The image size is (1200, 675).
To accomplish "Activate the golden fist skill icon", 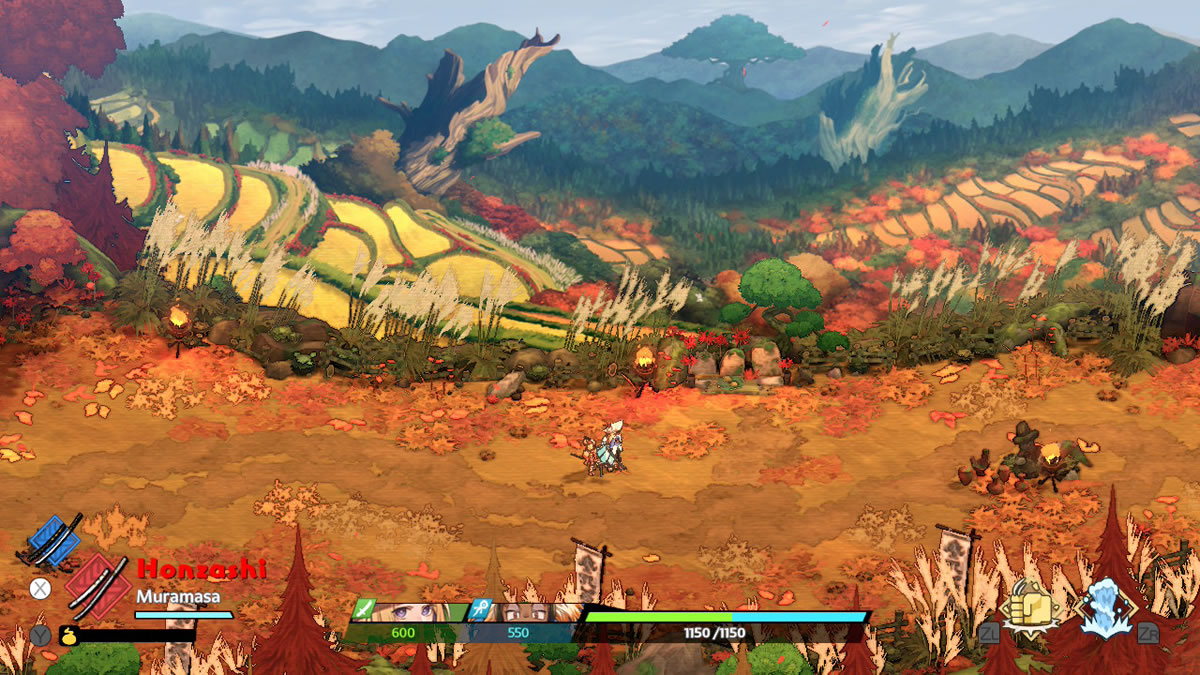I will (x=1031, y=606).
